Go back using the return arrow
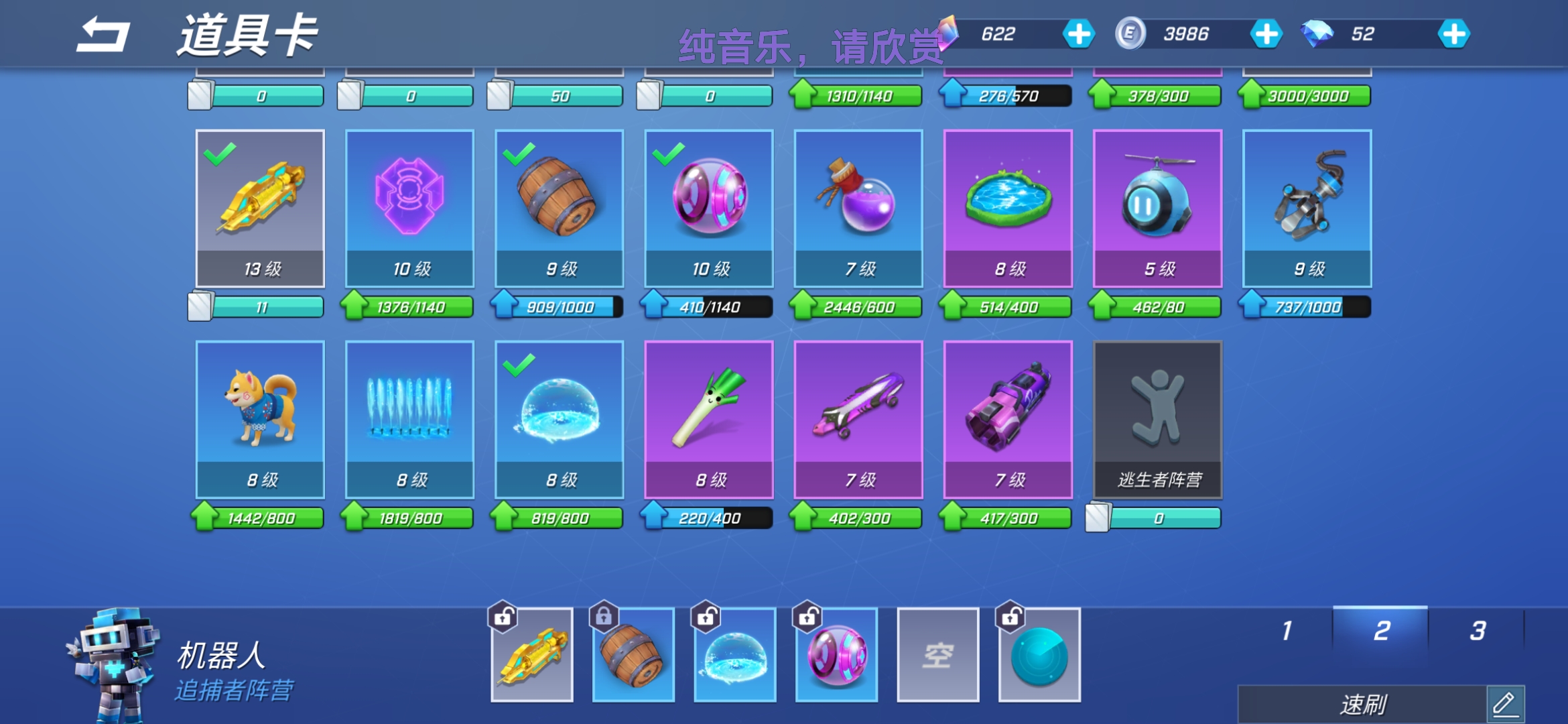The width and height of the screenshot is (1568, 724). (103, 35)
